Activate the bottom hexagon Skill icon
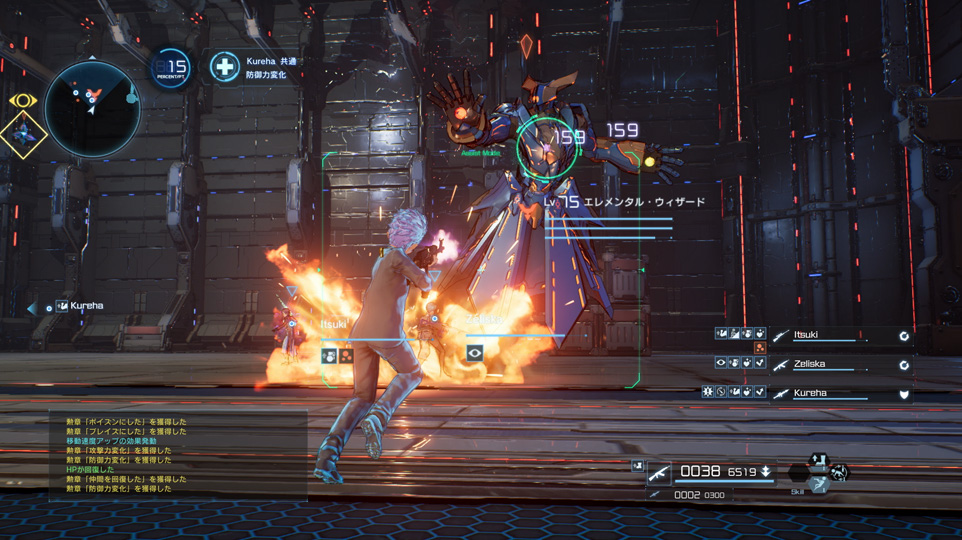 [x=818, y=484]
